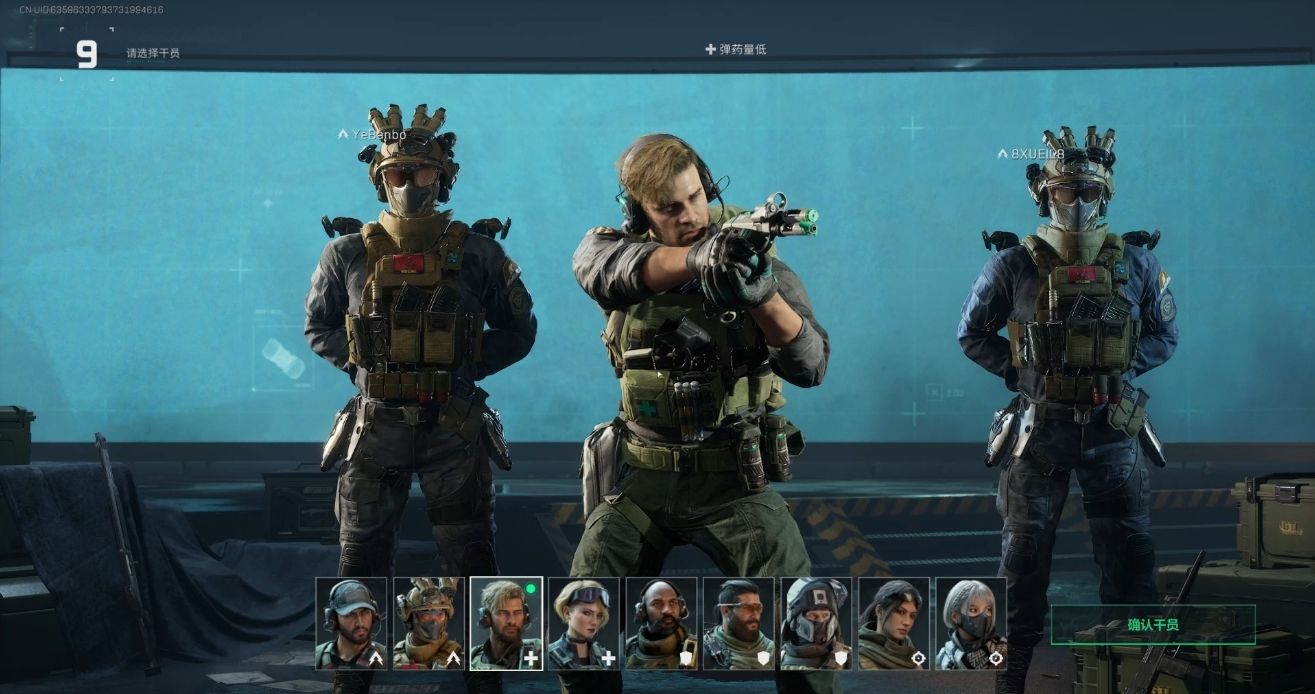This screenshot has width=1315, height=694.
Task: Choose the dark-haired woman recon operator
Action: pos(894,623)
